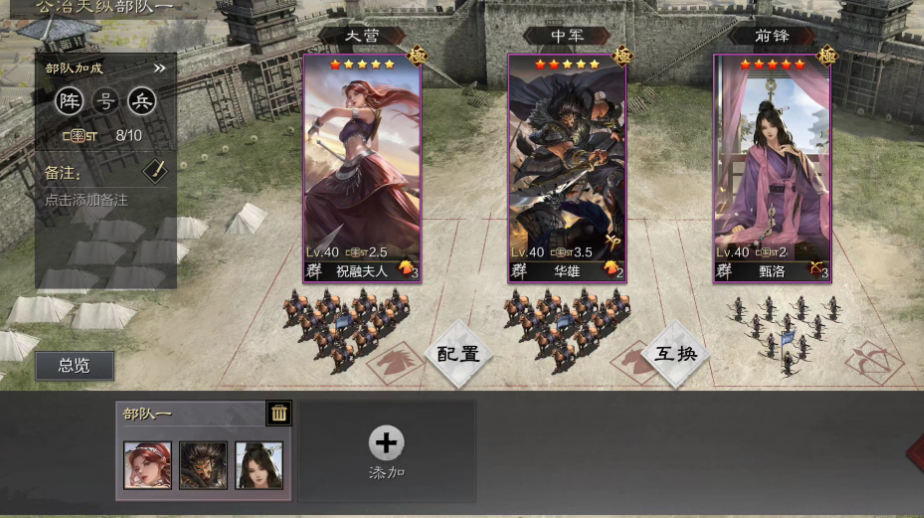Open the 号 bonus icon
Viewport: 924px width, 518px height.
tap(105, 101)
